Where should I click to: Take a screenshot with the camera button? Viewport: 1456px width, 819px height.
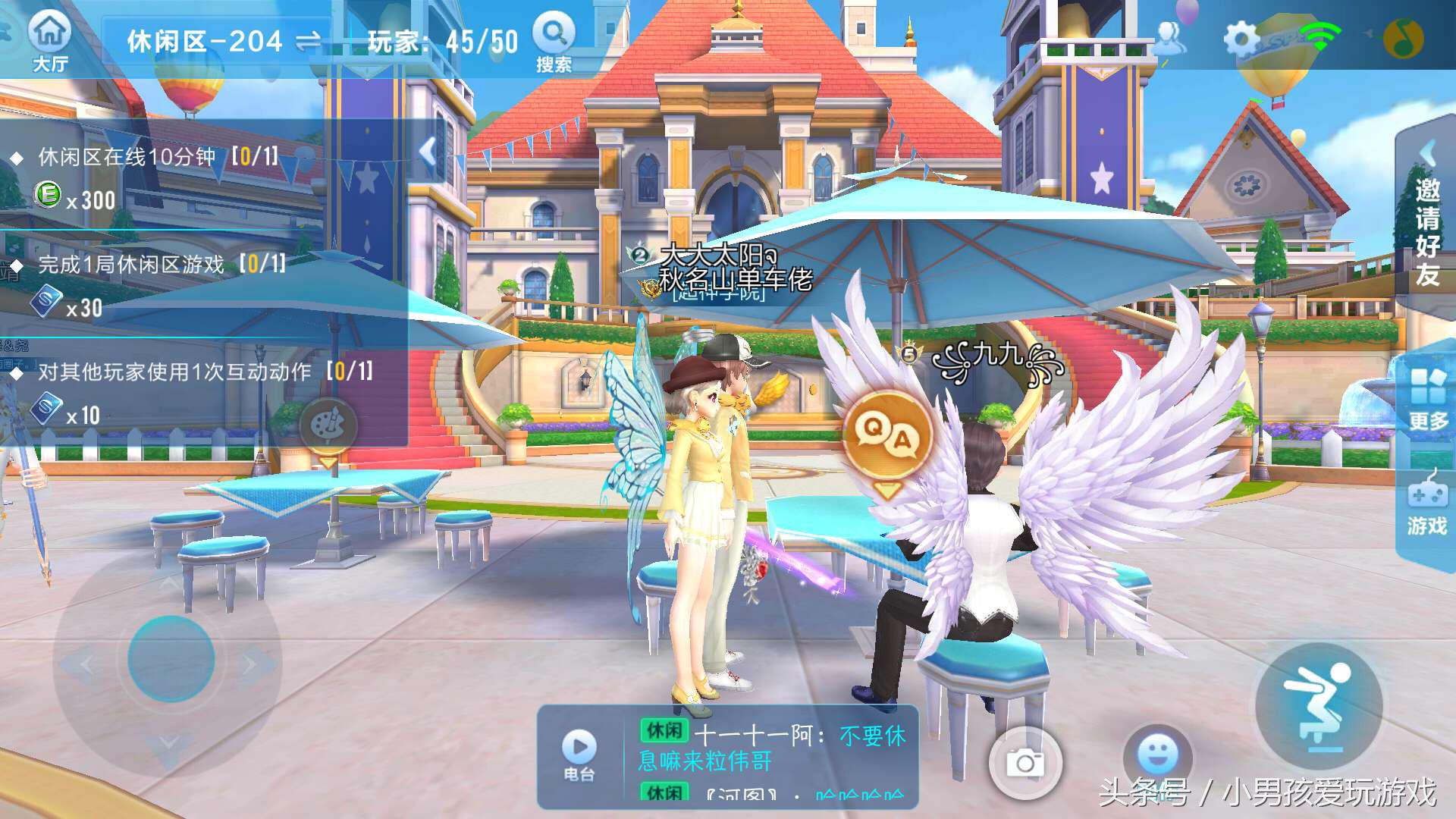1025,762
